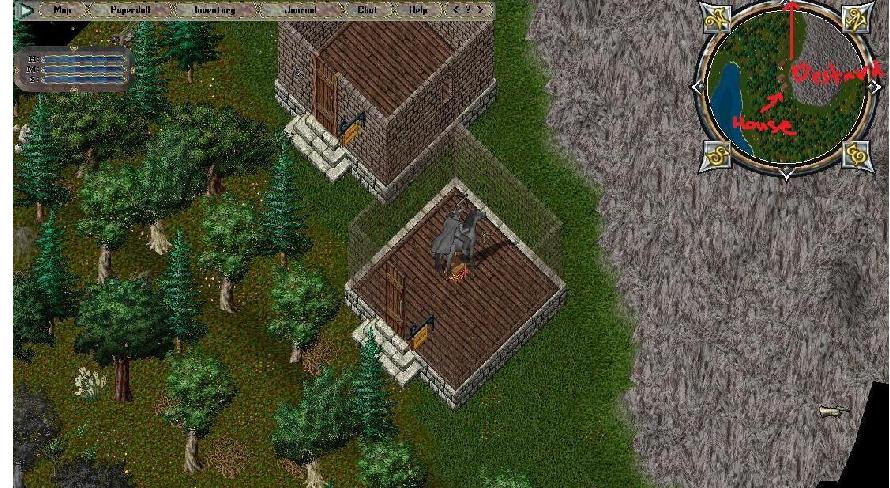Viewport: 890px width, 488px height.
Task: Click the health, mana, stamina status gump
Action: click(x=72, y=69)
